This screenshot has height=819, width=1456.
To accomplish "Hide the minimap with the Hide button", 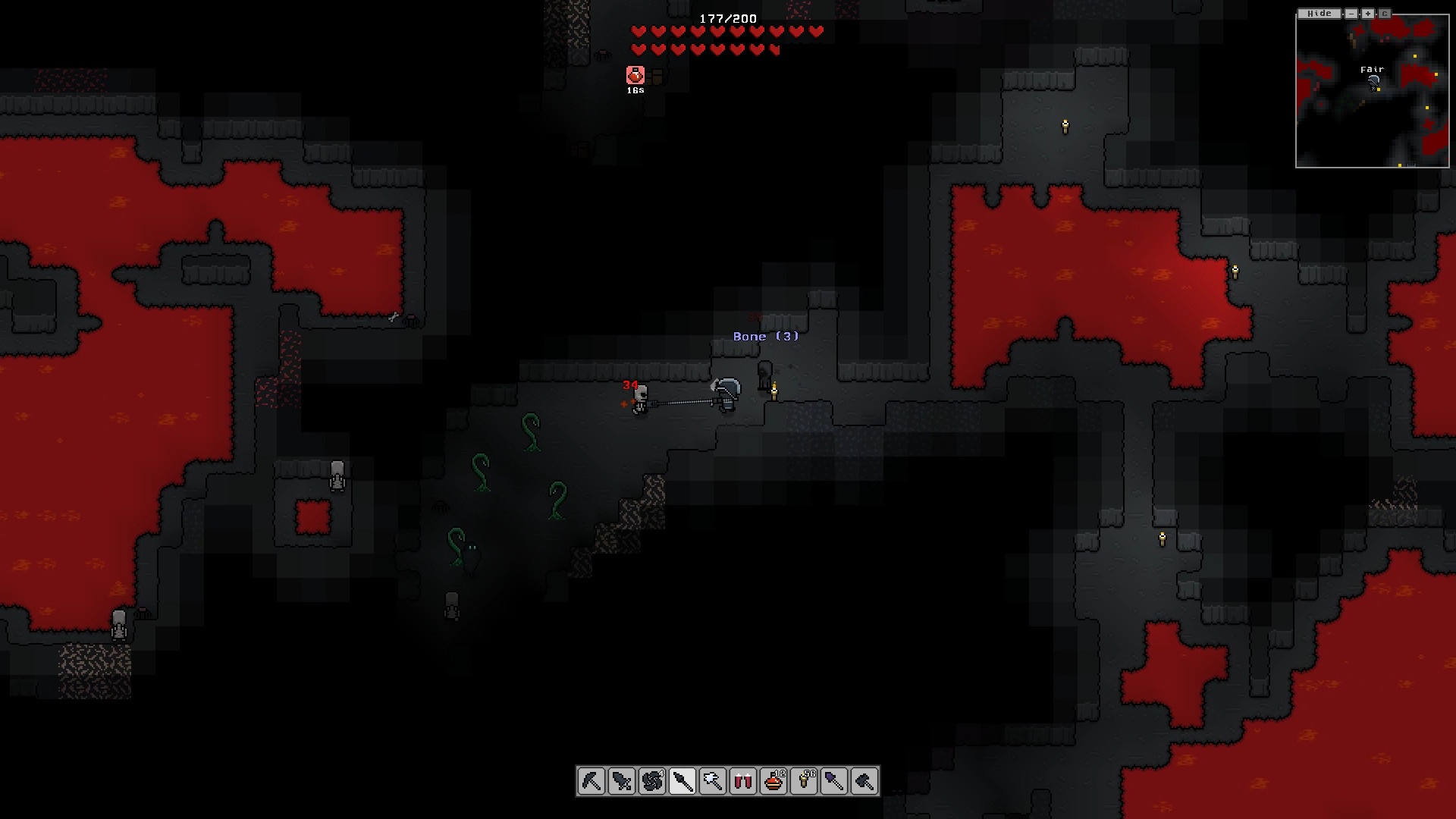I will coord(1319,14).
